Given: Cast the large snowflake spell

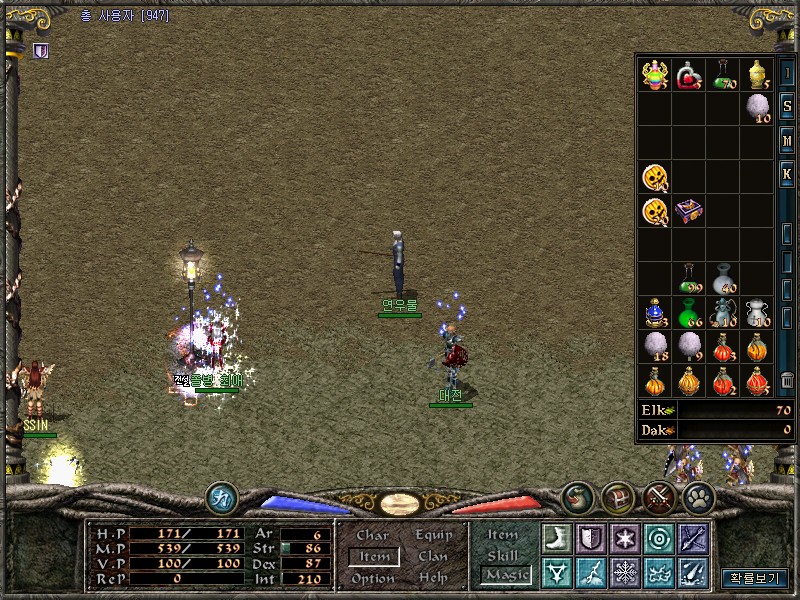Looking at the screenshot, I should (624, 572).
